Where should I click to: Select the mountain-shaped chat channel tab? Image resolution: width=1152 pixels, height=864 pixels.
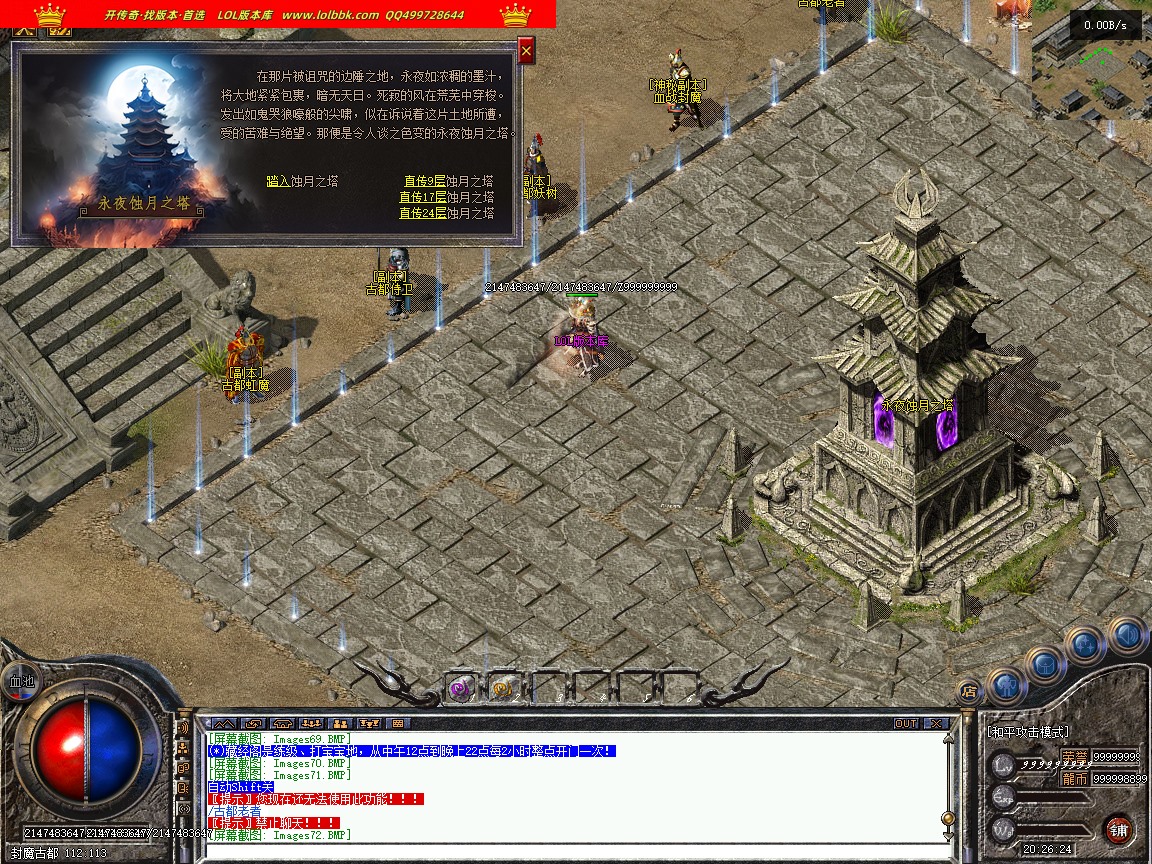225,723
